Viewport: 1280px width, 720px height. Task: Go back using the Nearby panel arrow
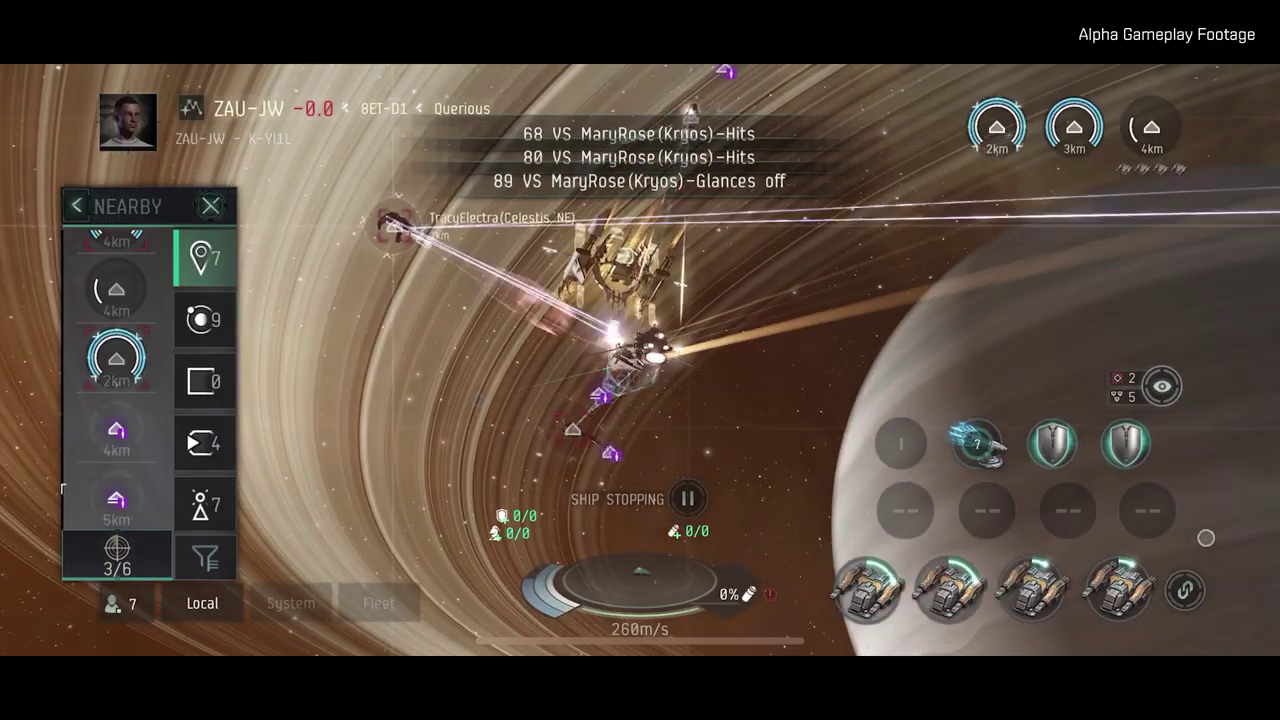click(x=77, y=206)
